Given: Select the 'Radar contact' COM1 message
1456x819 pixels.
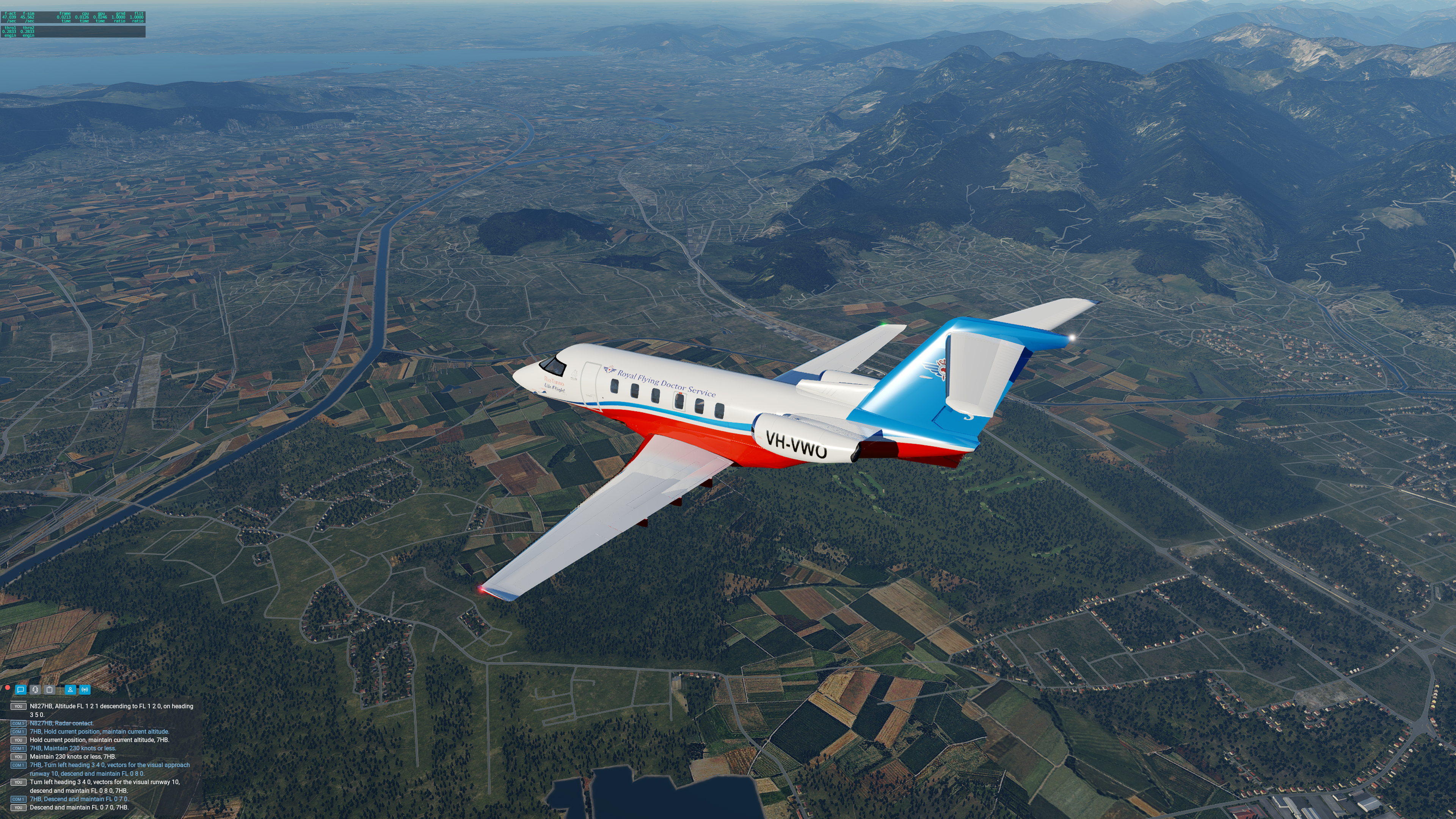Looking at the screenshot, I should coord(61,723).
